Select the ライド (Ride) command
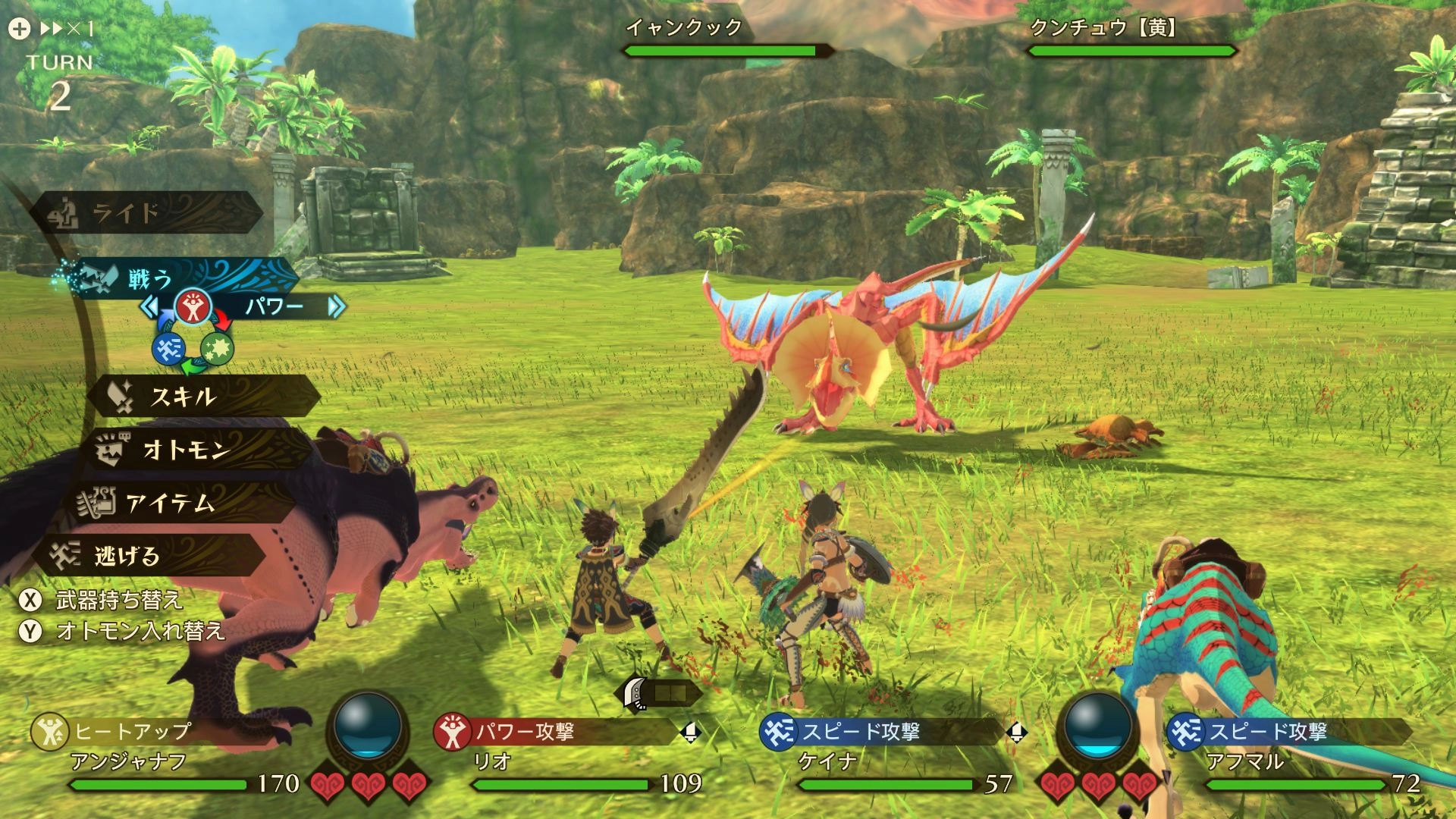The height and width of the screenshot is (819, 1456). [x=144, y=213]
